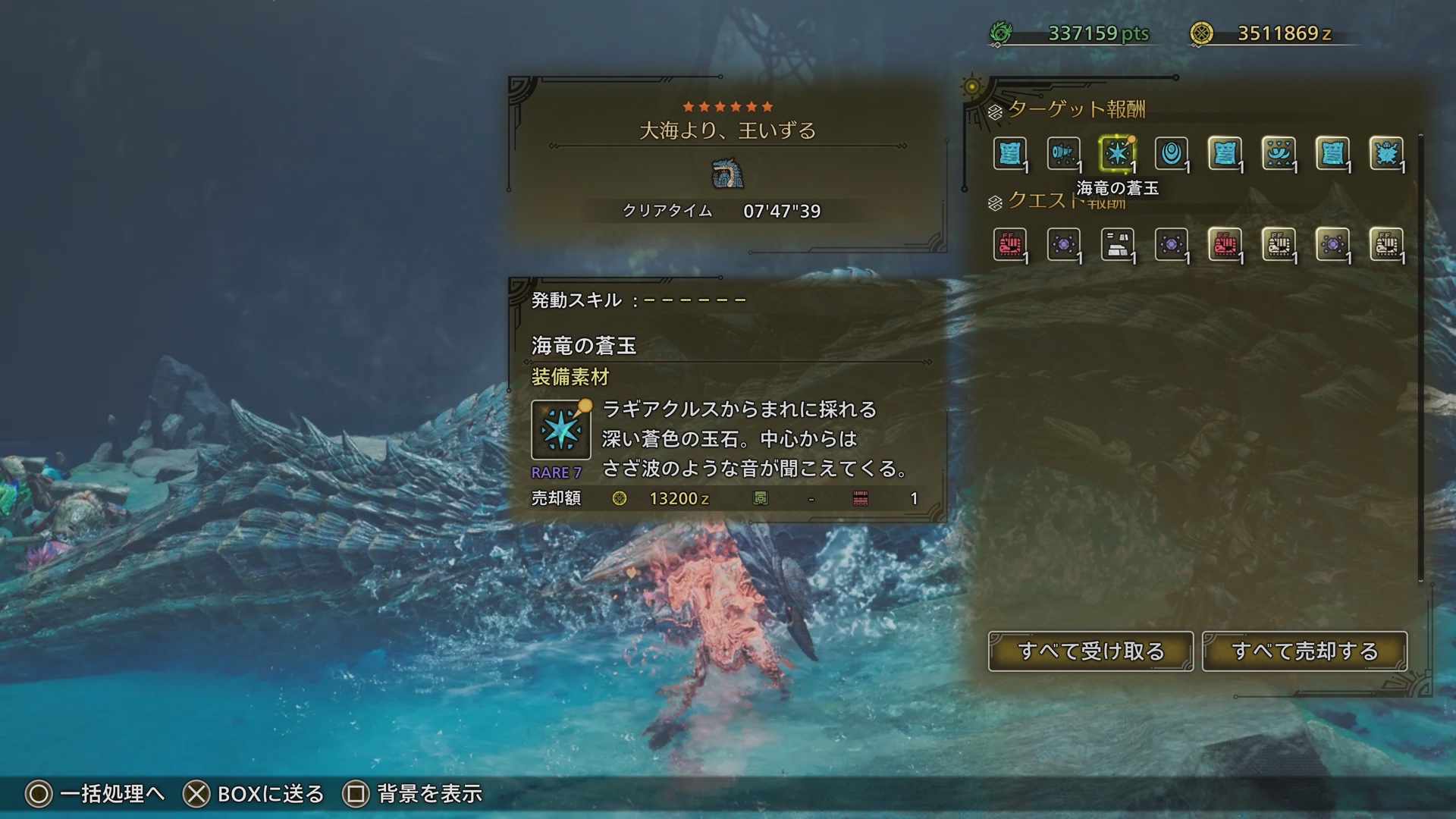The width and height of the screenshot is (1456, 819).
Task: Select the highlighted 海竜の蒼玉 reward slot
Action: coord(1117,154)
